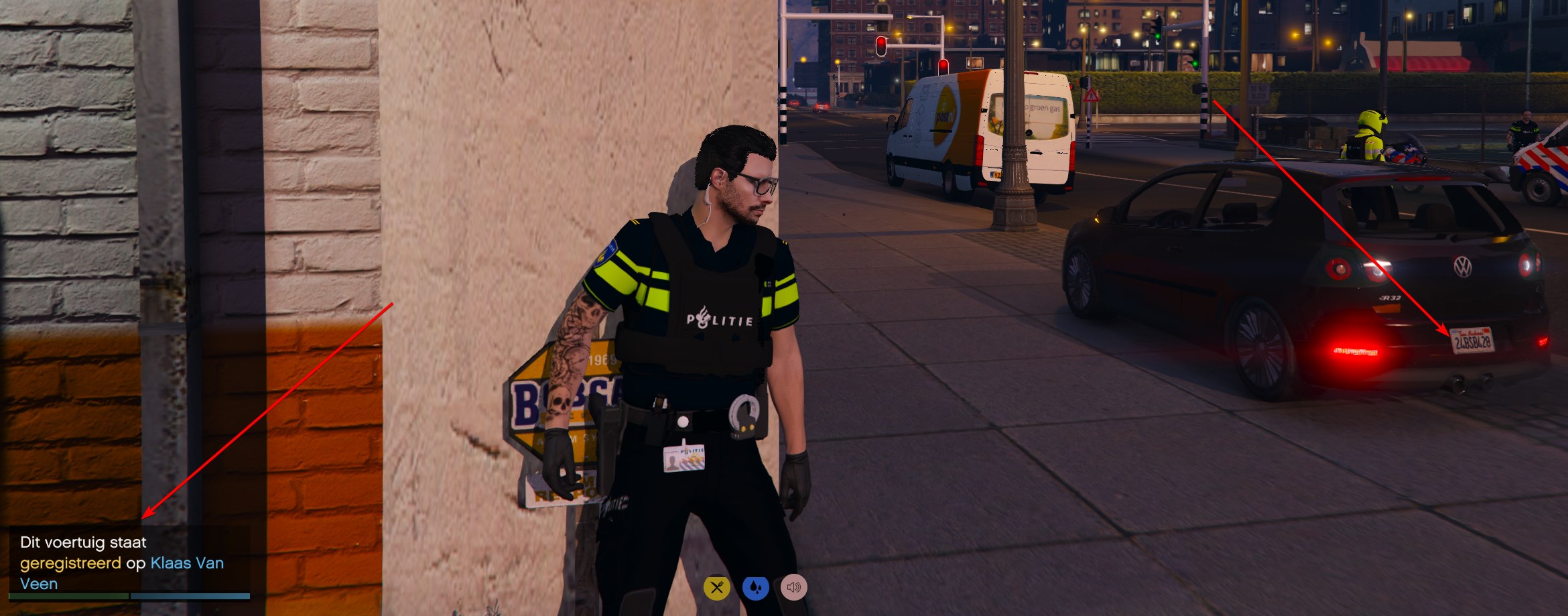1568x616 pixels.
Task: Toggle the speaker voice icon
Action: (794, 588)
